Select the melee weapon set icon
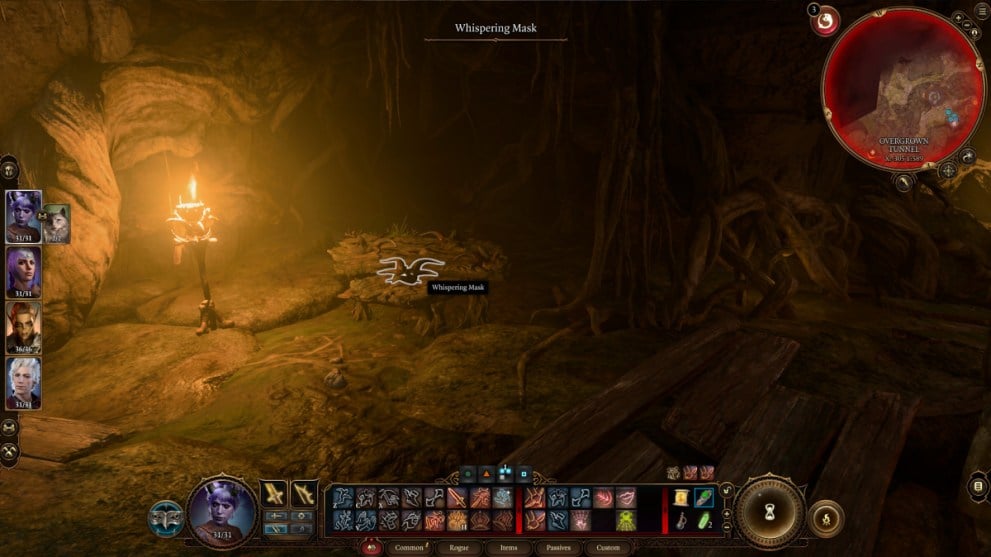This screenshot has width=991, height=557. [273, 493]
